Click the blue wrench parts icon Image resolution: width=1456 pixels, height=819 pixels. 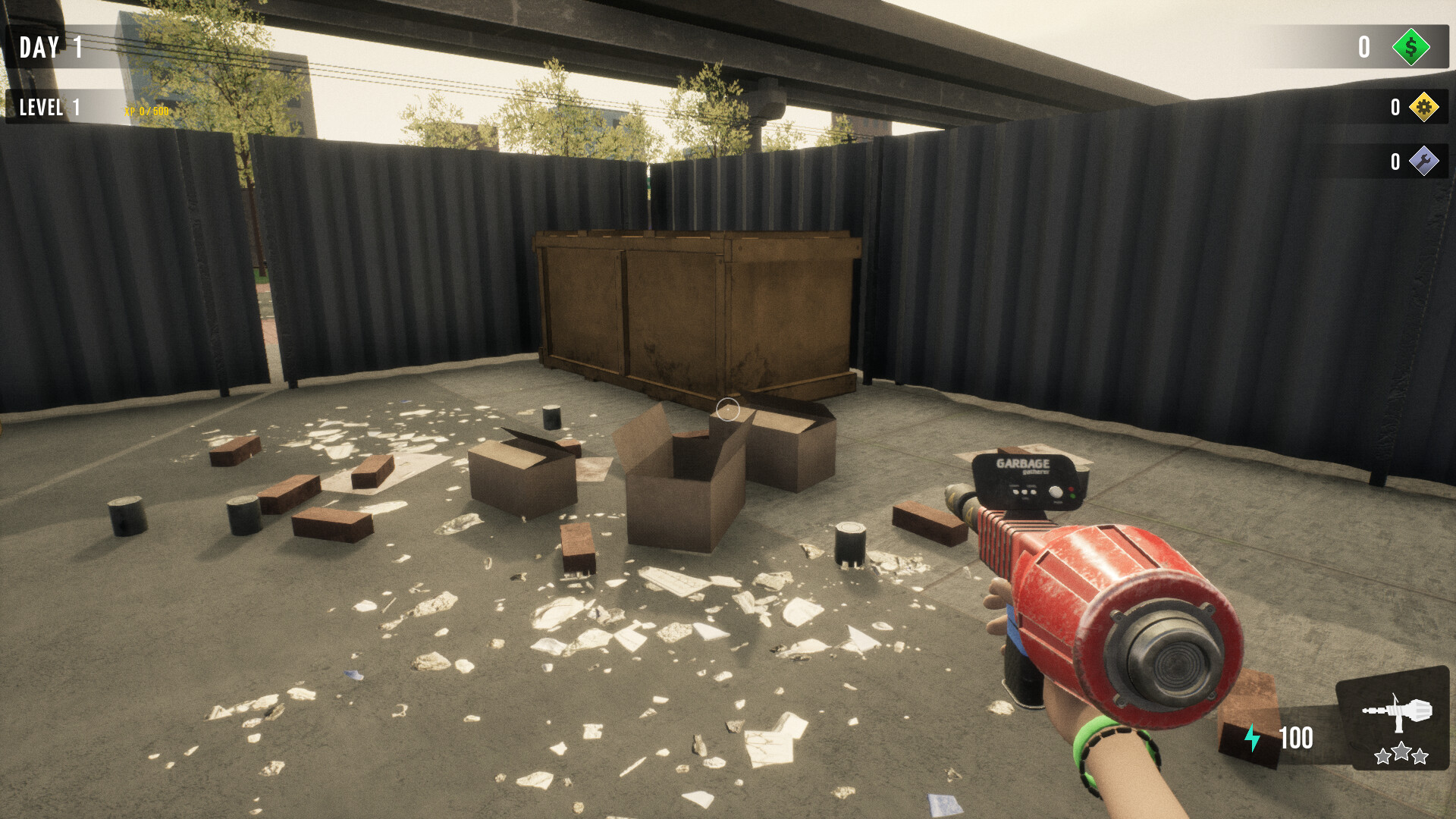(1424, 162)
